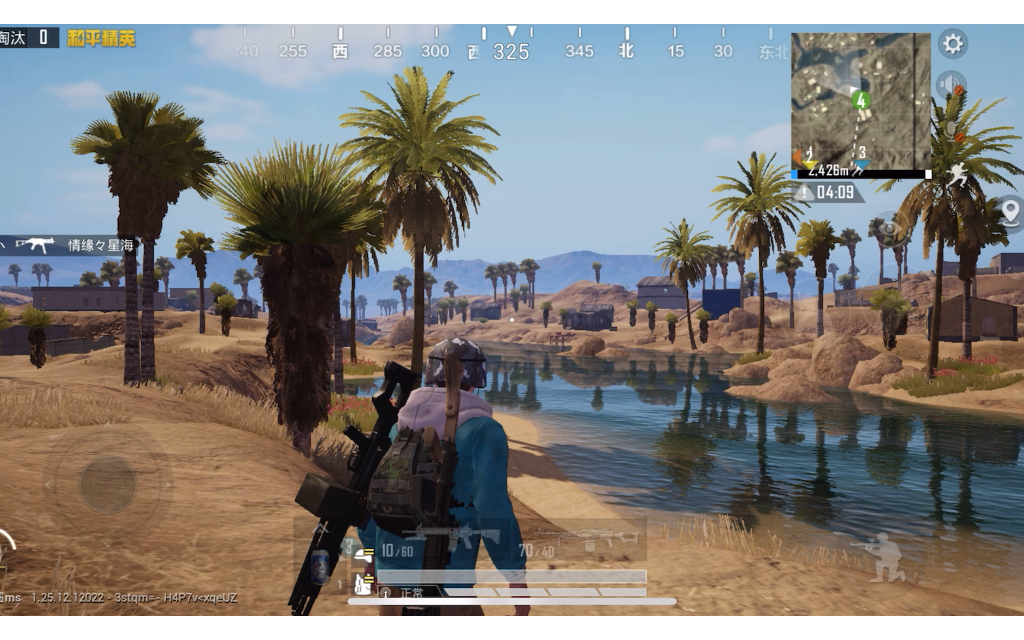This screenshot has height=640, width=1024.
Task: Toggle the muted speaker icon
Action: [x=951, y=86]
